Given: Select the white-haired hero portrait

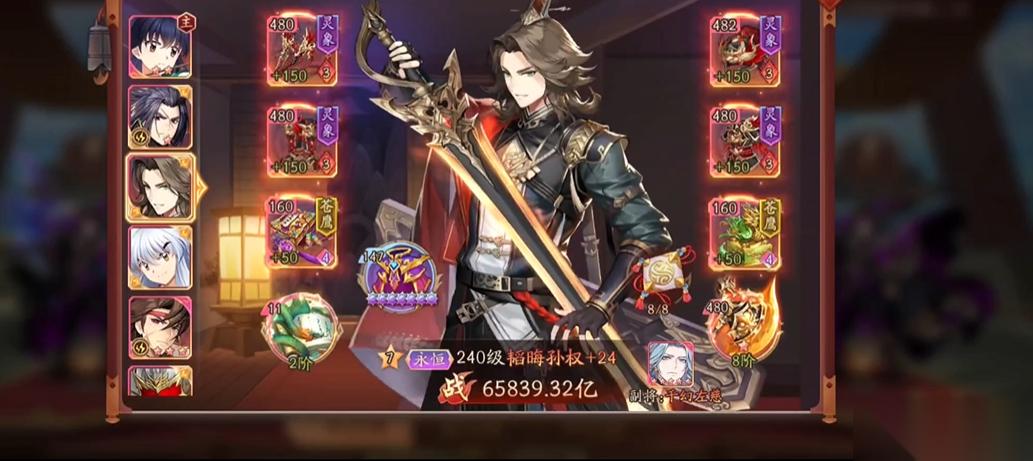Looking at the screenshot, I should coord(160,257).
